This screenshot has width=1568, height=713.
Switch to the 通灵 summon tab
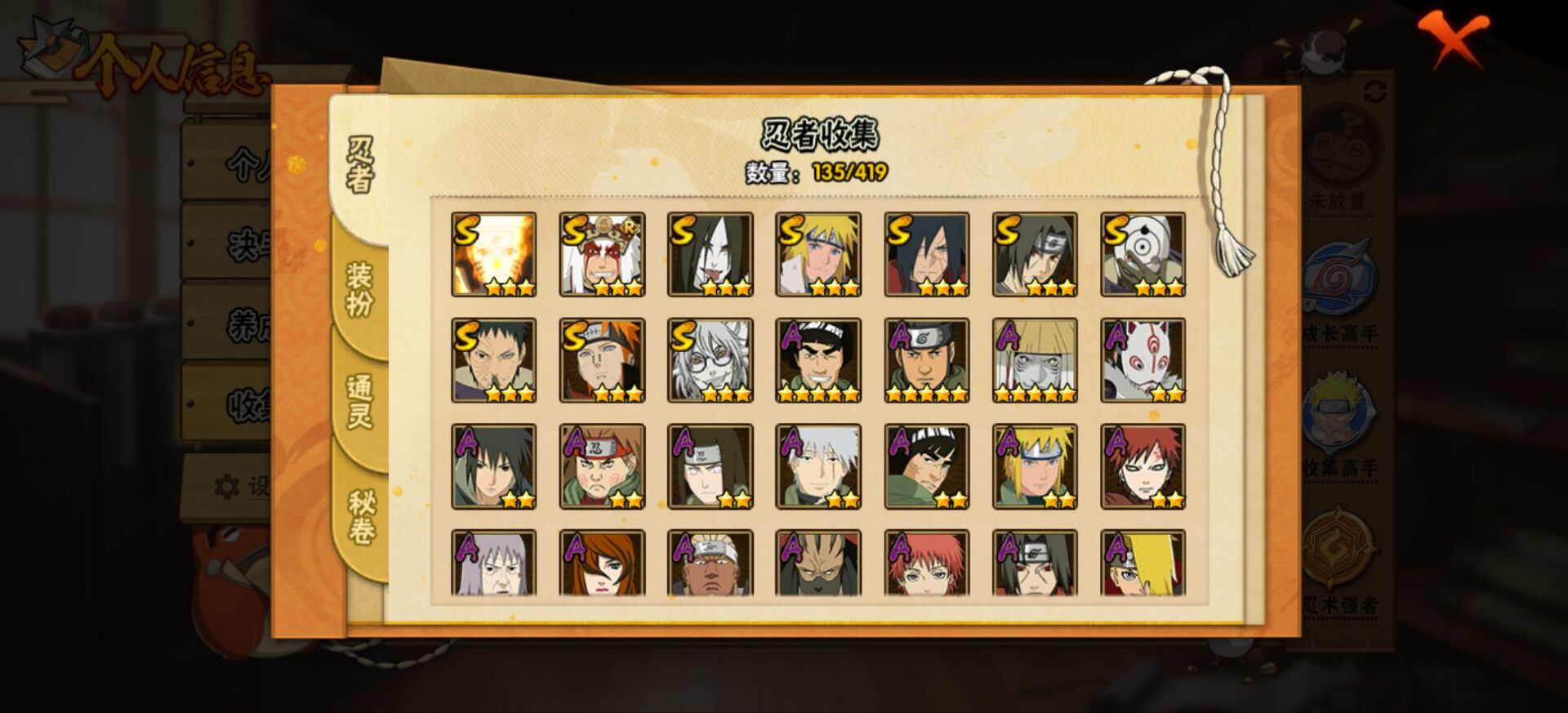pos(360,402)
